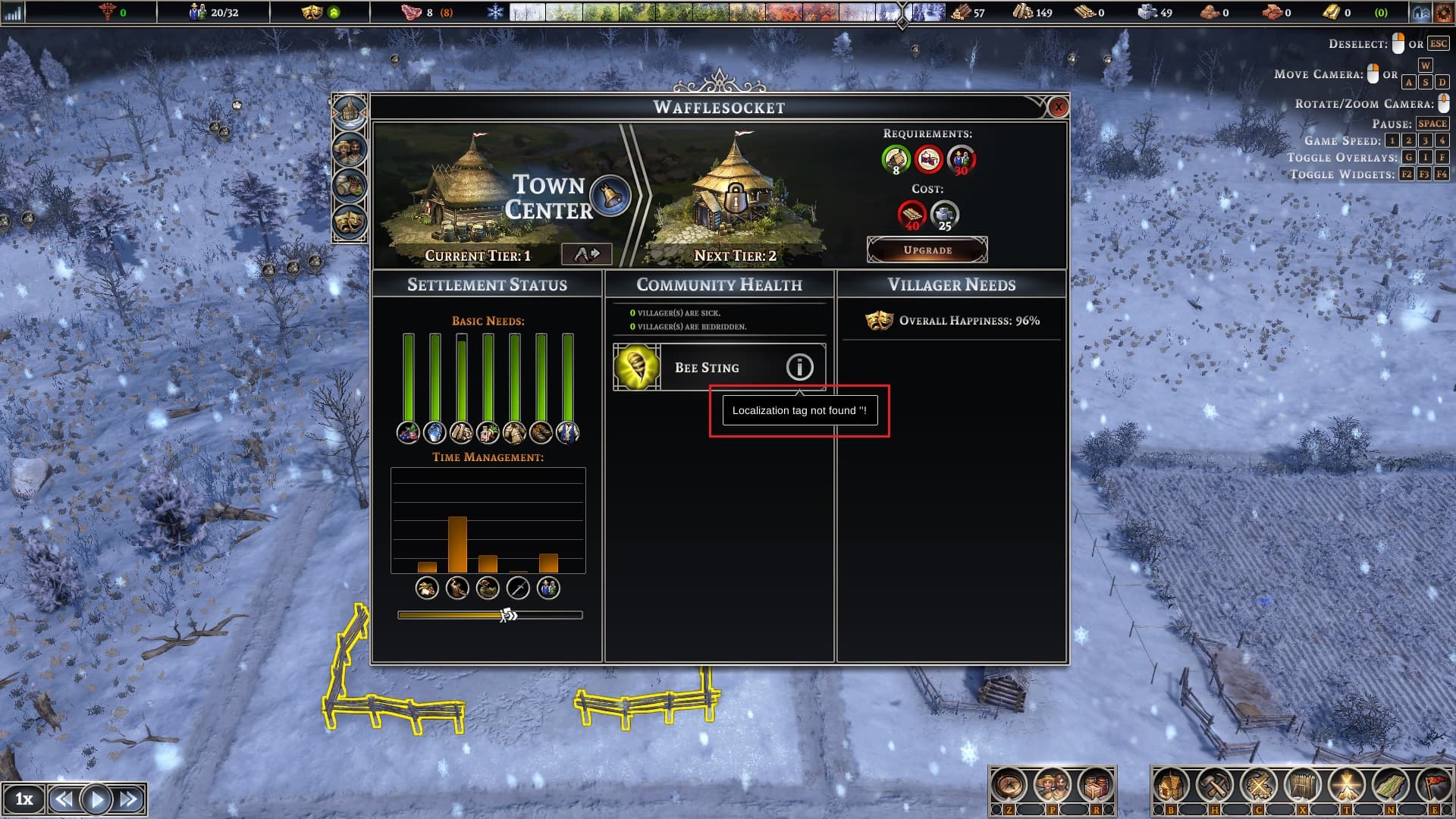1456x819 pixels.
Task: Open the compass map button
Action: click(1009, 786)
